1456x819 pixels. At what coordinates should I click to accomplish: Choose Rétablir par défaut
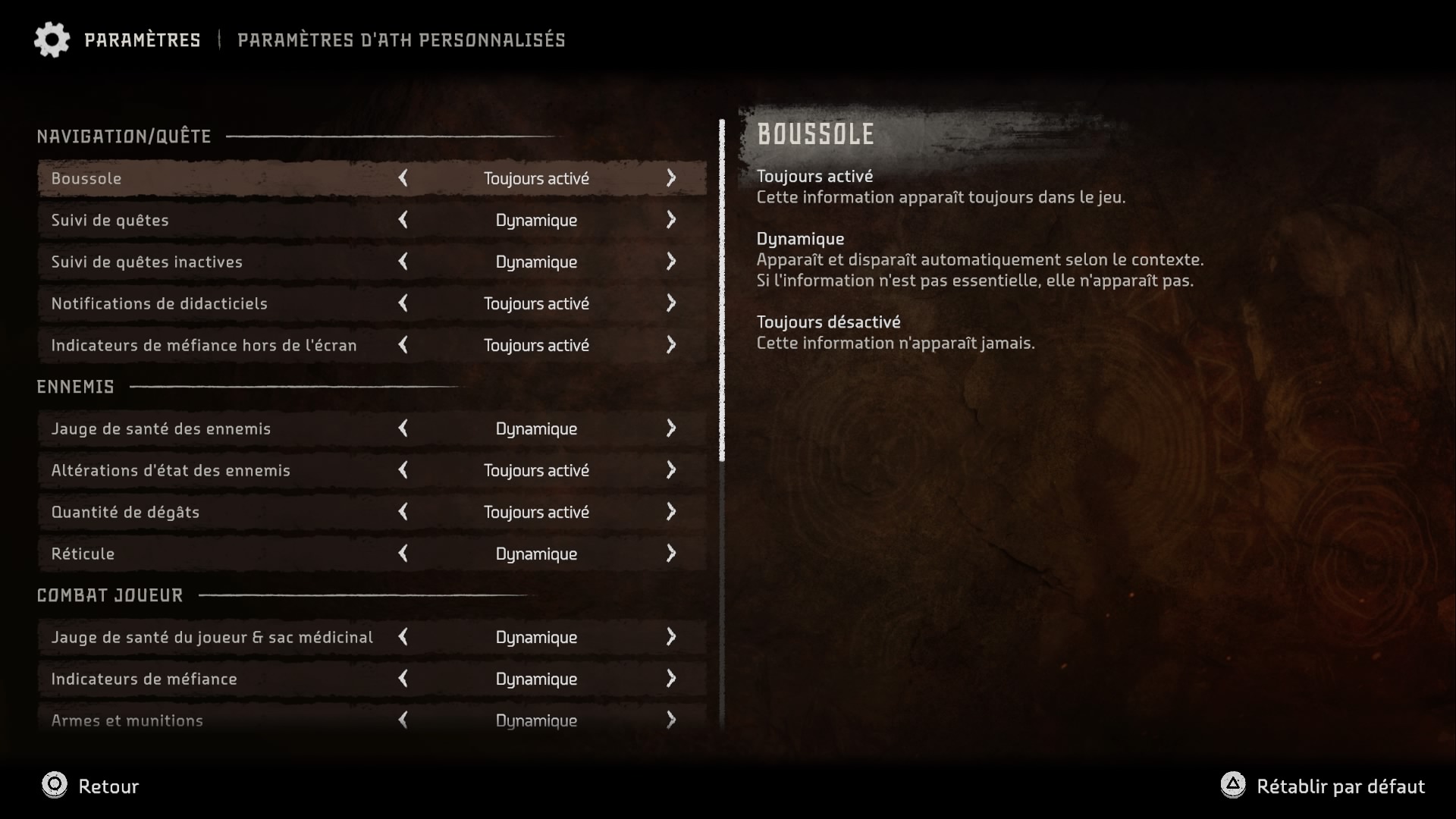(1323, 786)
